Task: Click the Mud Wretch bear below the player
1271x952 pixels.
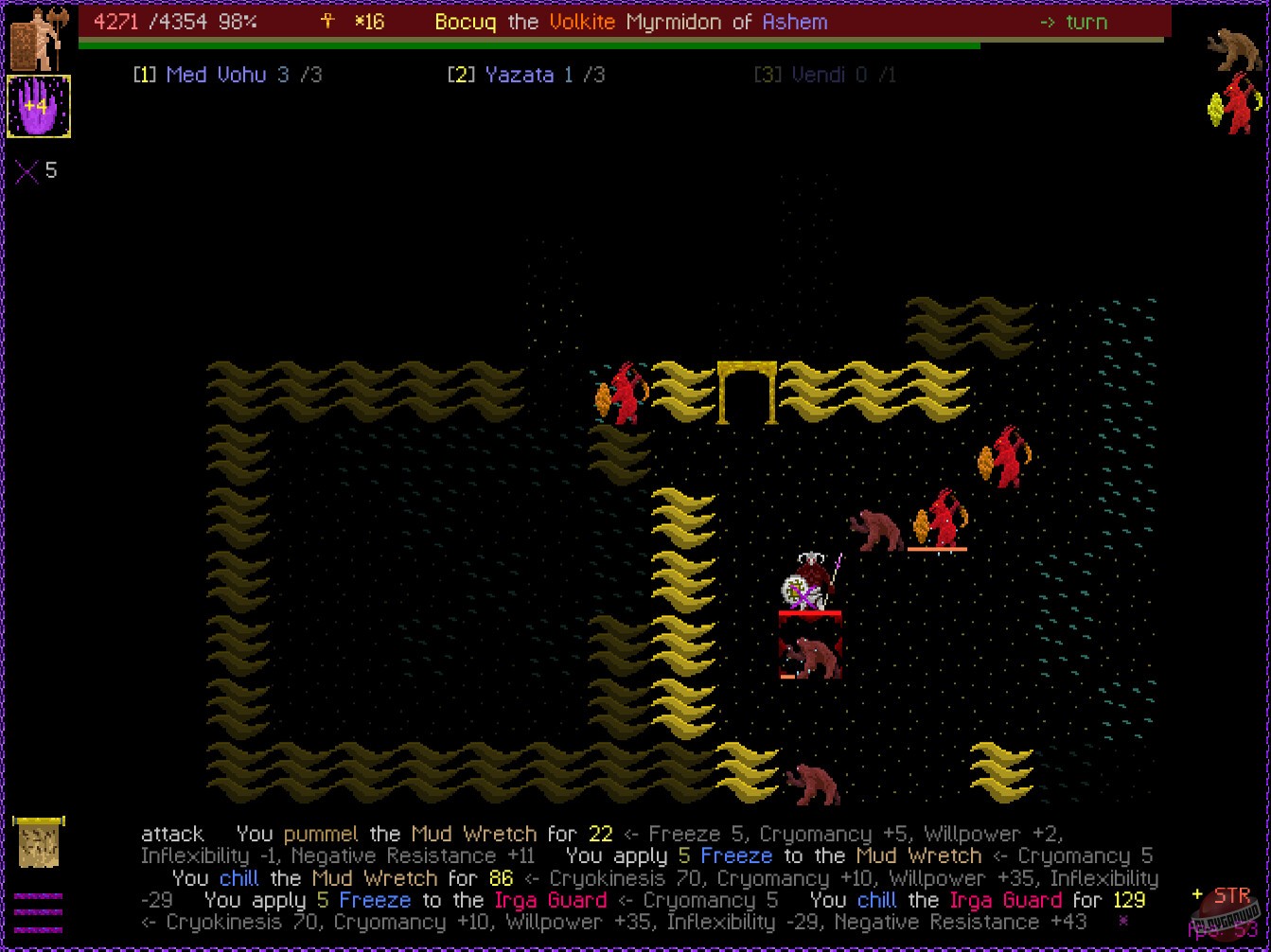Action: click(809, 656)
